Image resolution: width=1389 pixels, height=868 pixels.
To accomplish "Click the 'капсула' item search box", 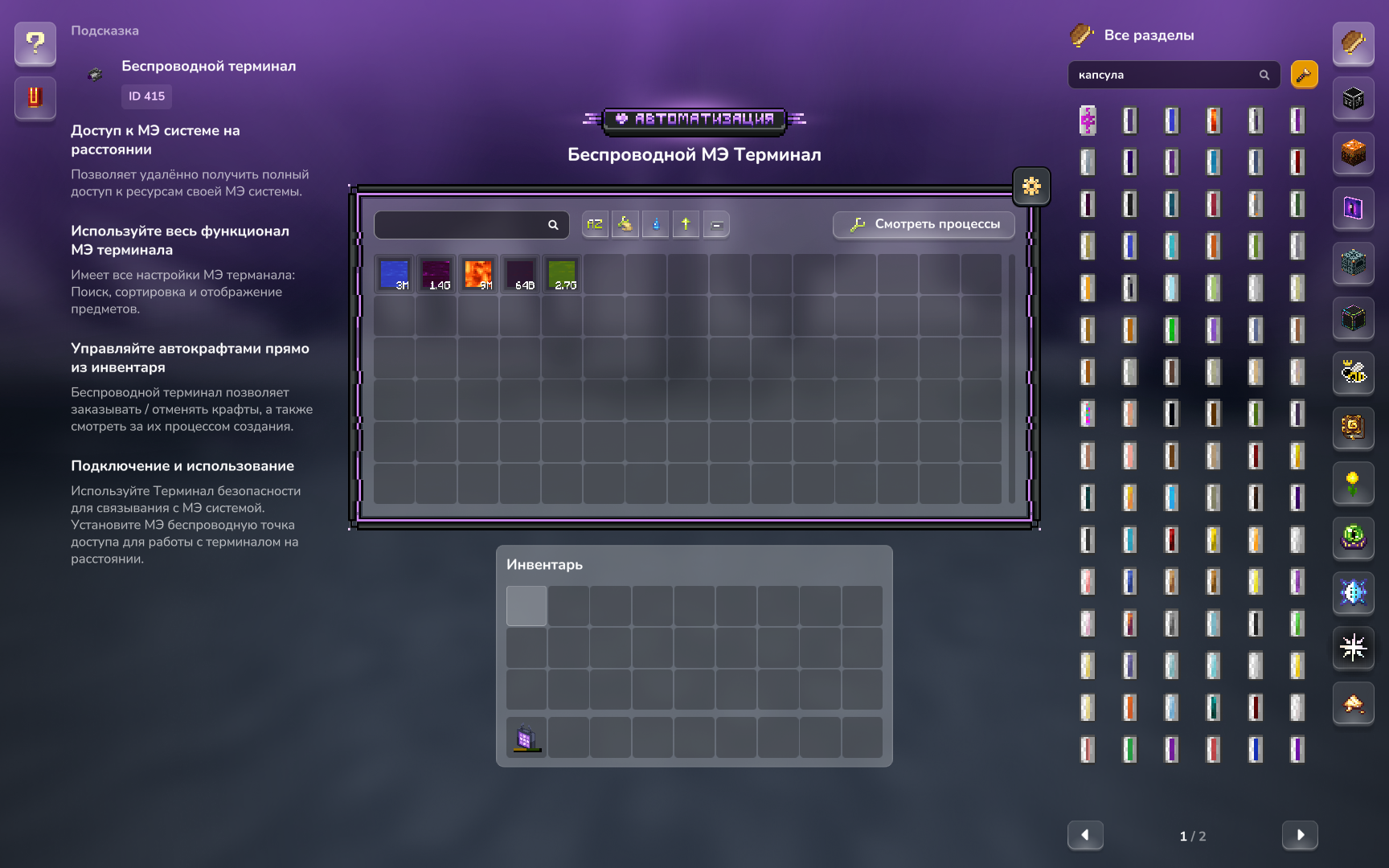I will (x=1166, y=75).
